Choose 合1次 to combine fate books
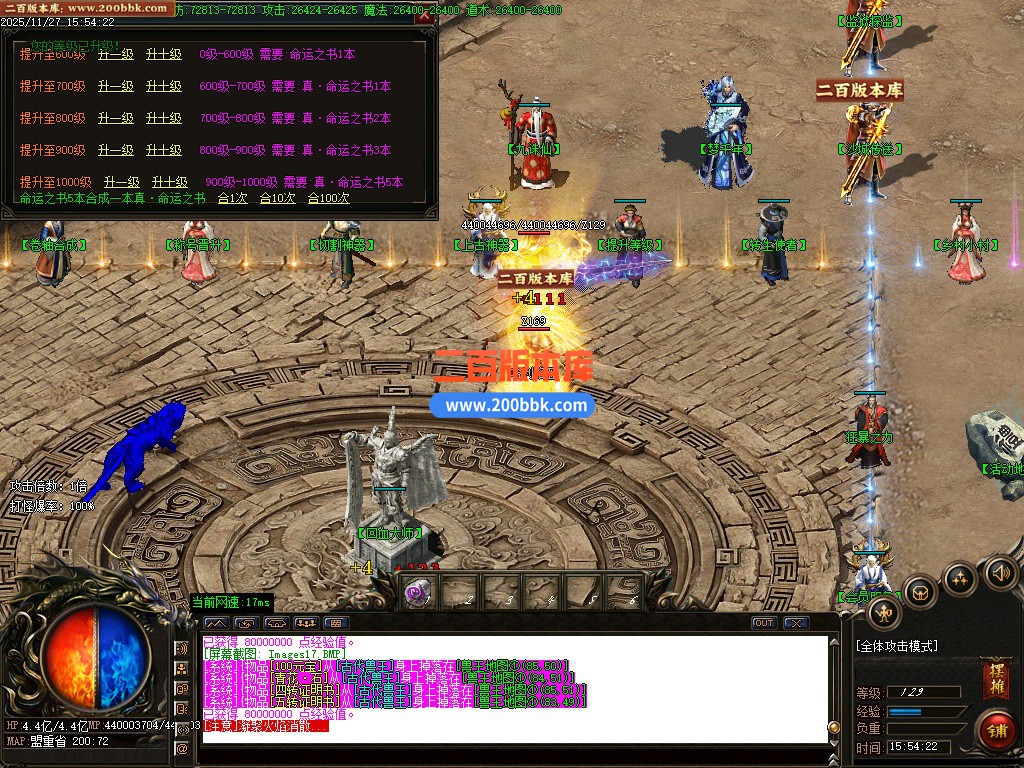The width and height of the screenshot is (1024, 768). point(232,198)
